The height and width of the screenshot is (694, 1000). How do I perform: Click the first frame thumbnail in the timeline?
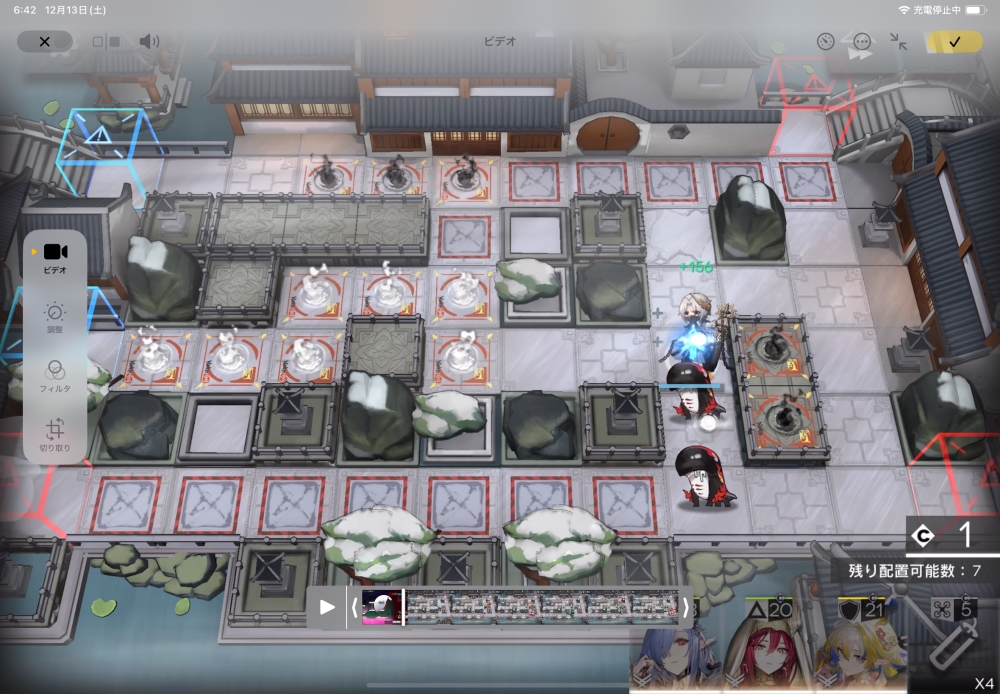[381, 606]
